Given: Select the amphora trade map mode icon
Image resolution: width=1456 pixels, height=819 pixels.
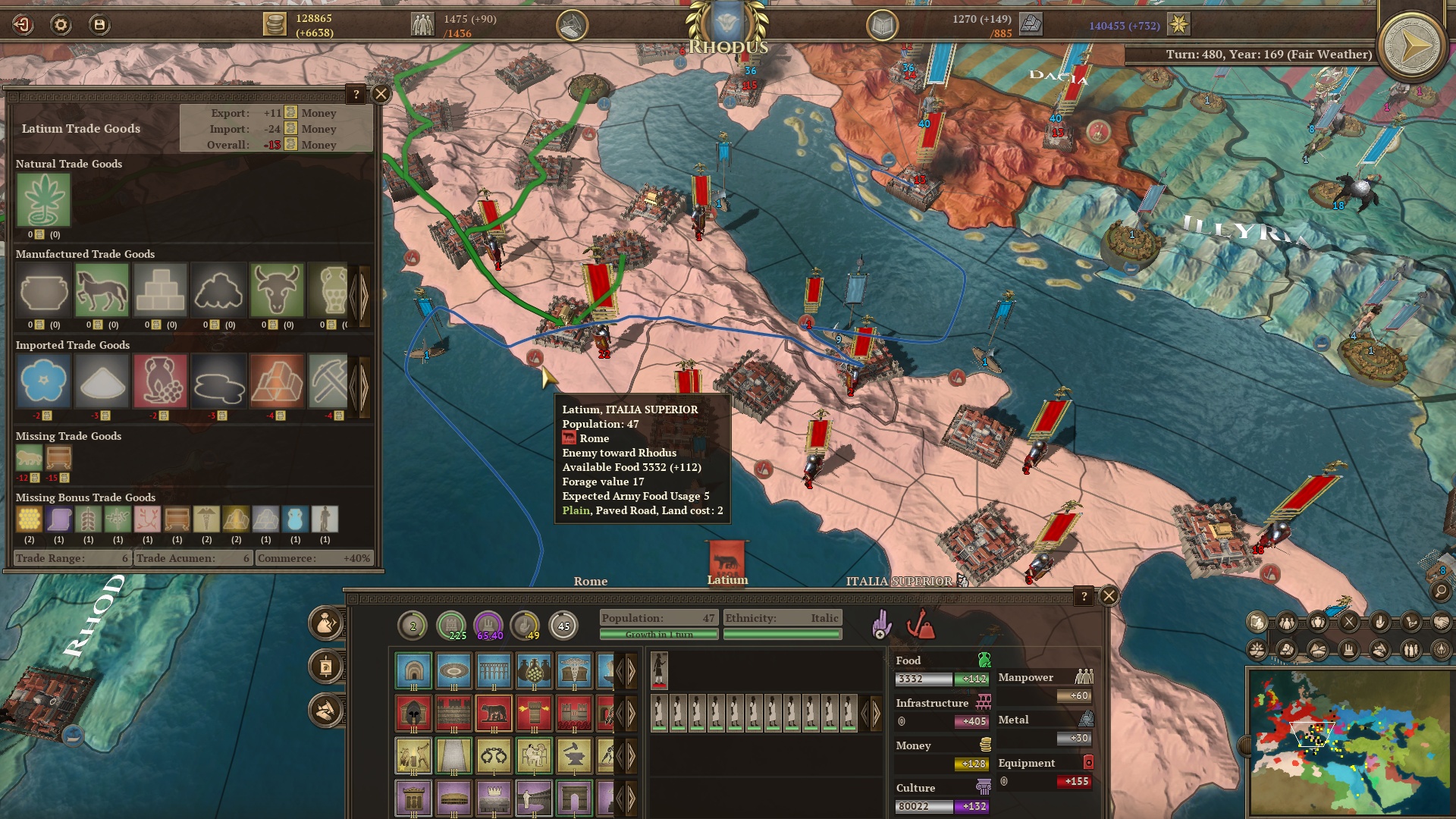Looking at the screenshot, I should pos(1317,623).
